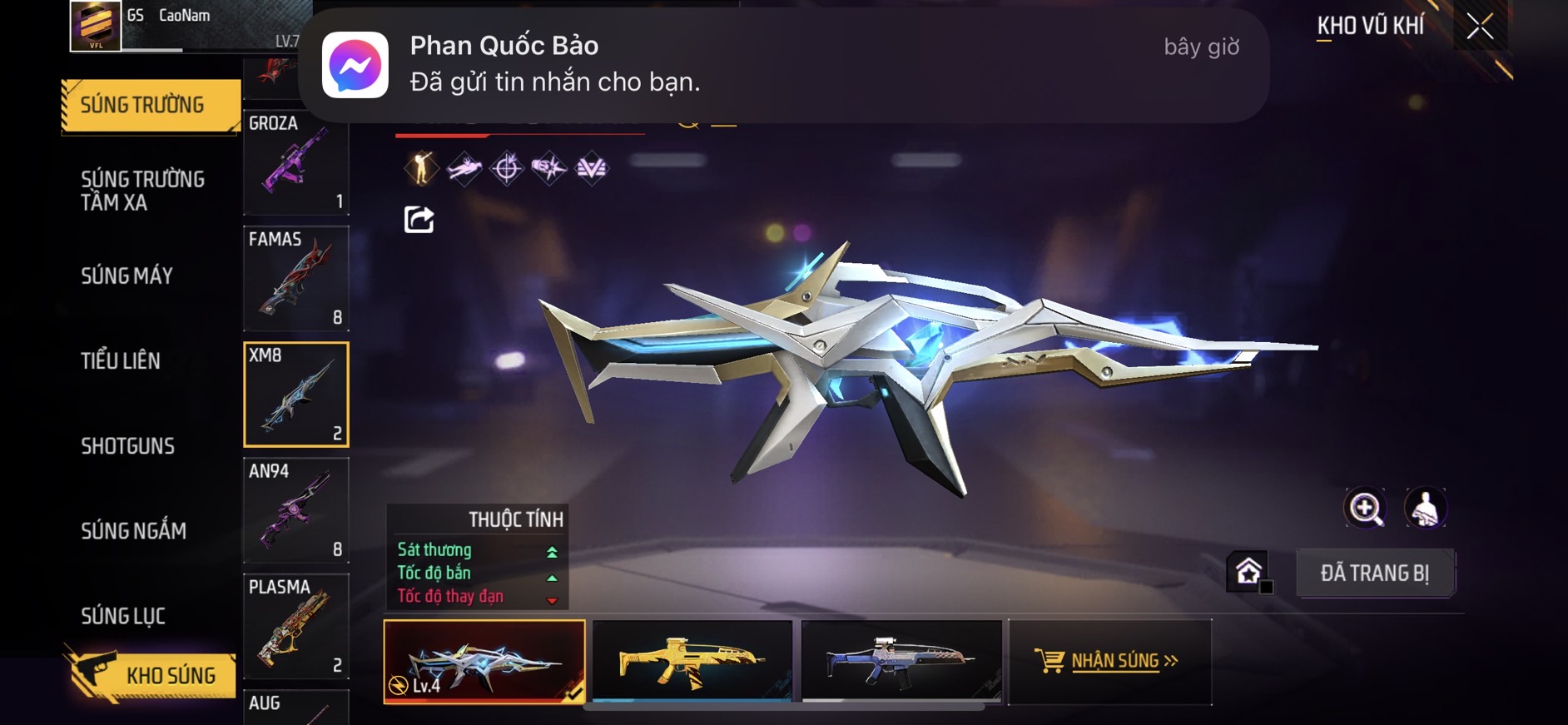The height and width of the screenshot is (725, 1568).
Task: Click the share arrow icon
Action: point(419,220)
